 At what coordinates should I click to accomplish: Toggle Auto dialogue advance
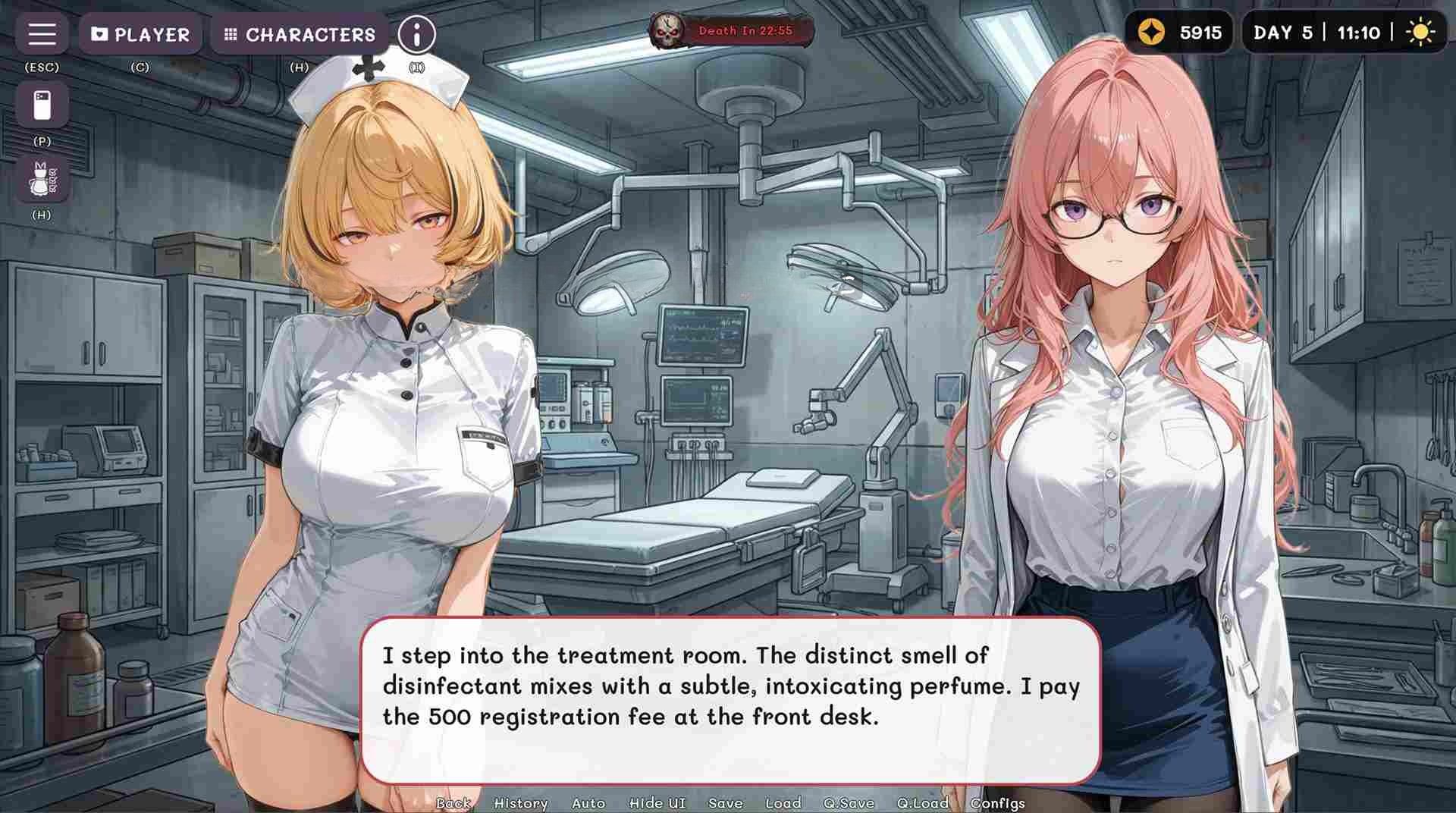(588, 803)
